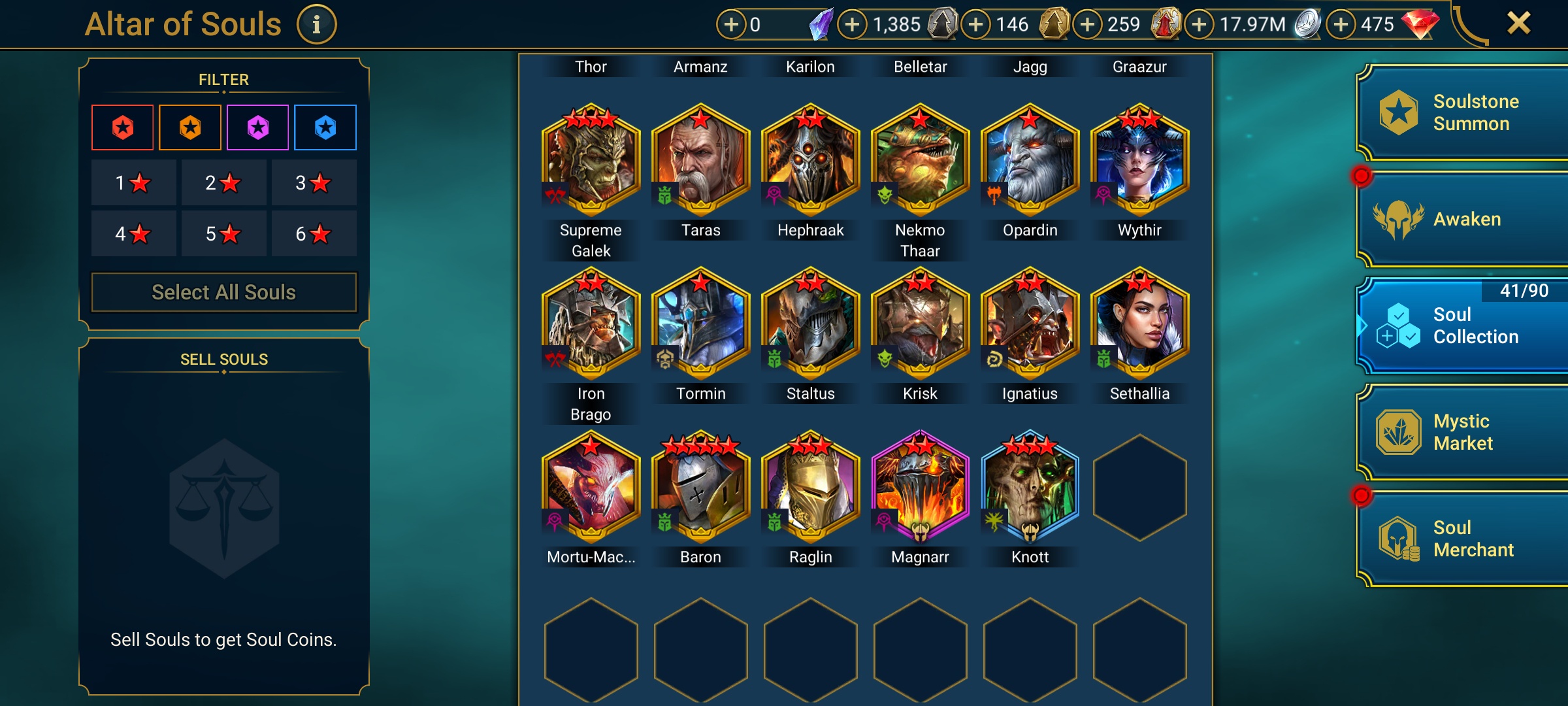This screenshot has width=1568, height=706.
Task: Open the Mystic Market
Action: pyautogui.click(x=1463, y=432)
